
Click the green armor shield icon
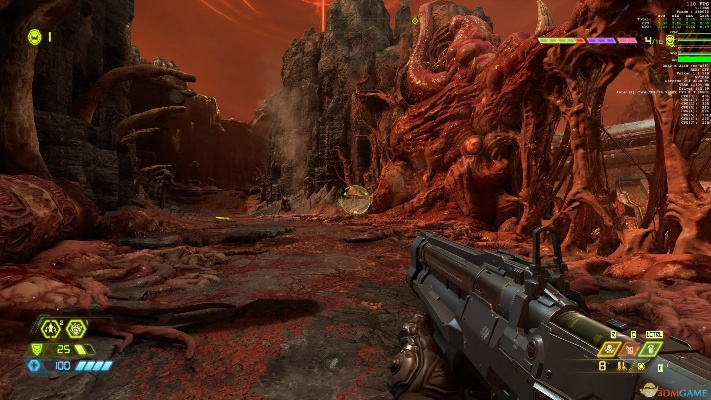(x=39, y=348)
